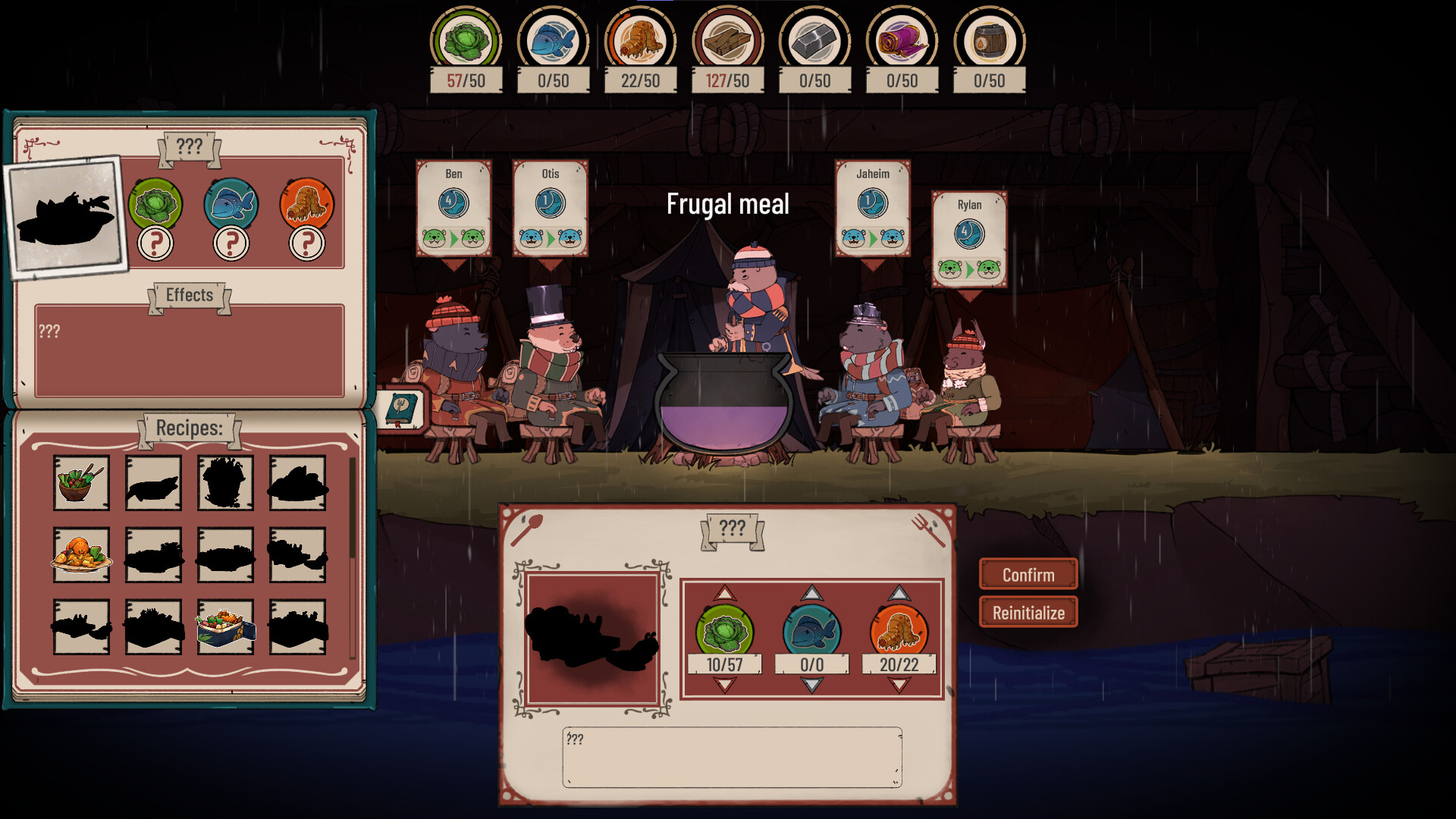The image size is (1456, 819).
Task: Select the lunchbox recipe in the recipe grid
Action: (x=225, y=628)
